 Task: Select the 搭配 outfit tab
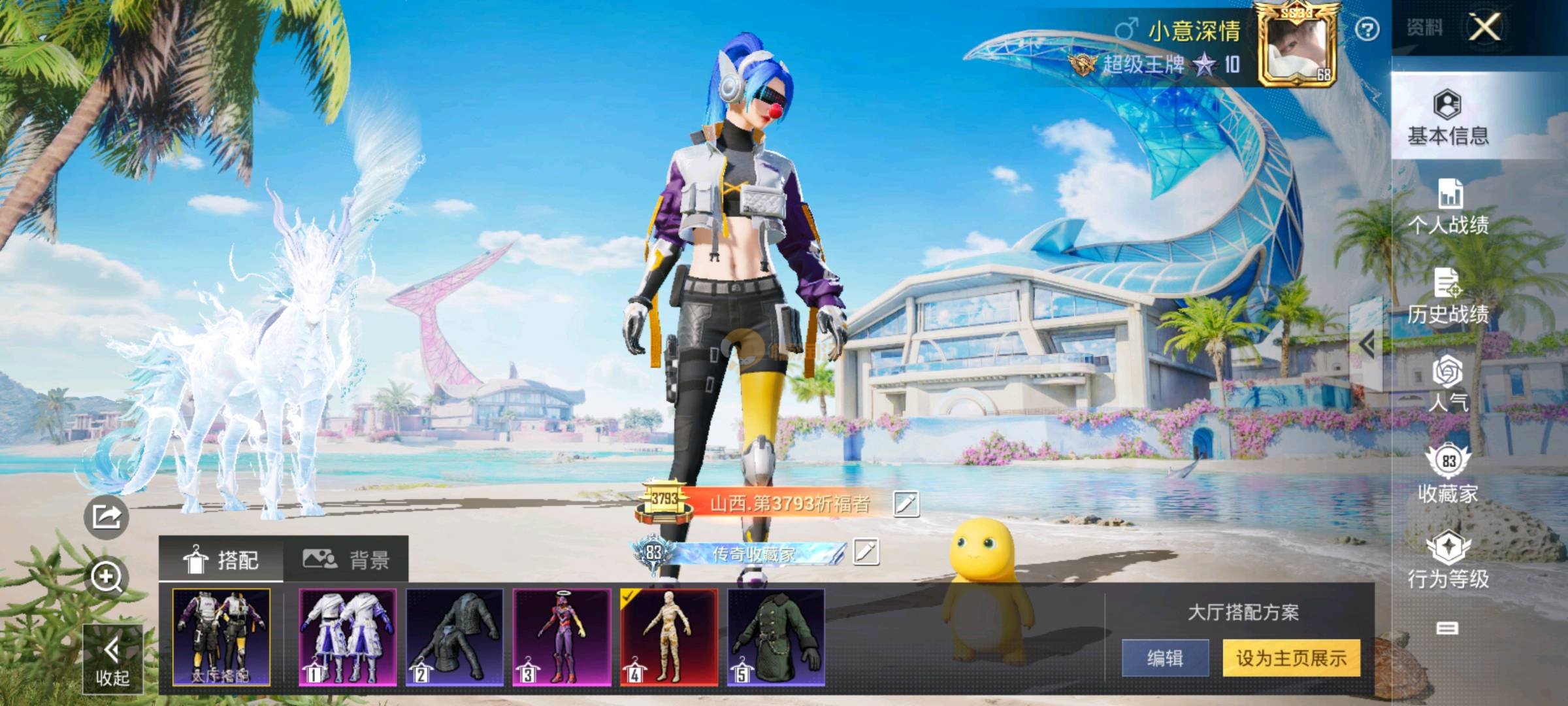tap(221, 560)
